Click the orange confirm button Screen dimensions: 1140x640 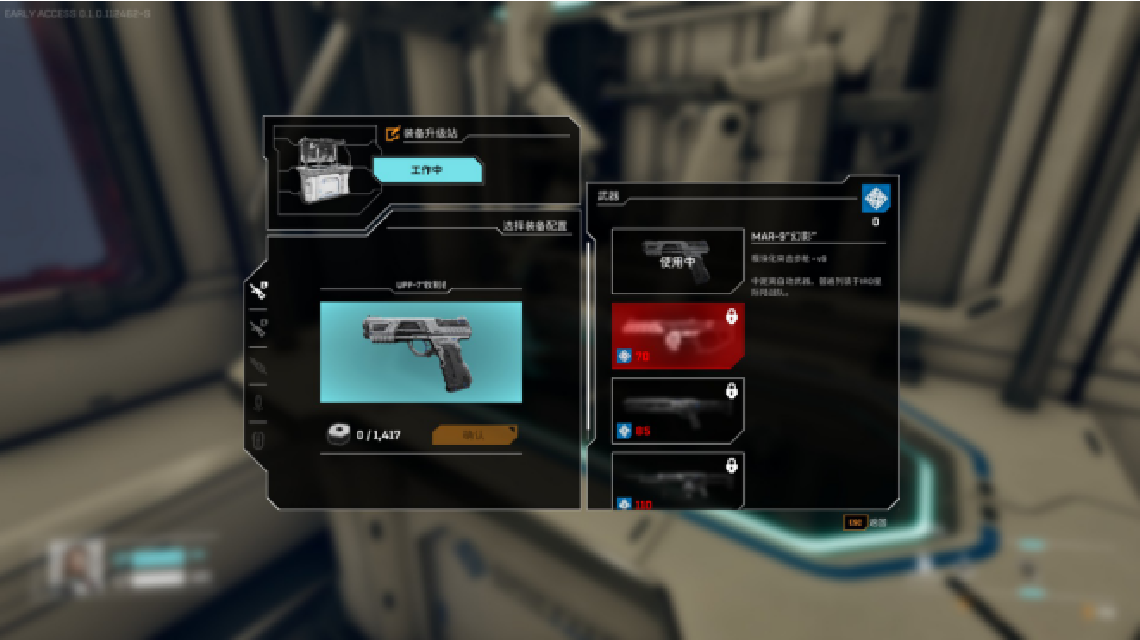474,435
